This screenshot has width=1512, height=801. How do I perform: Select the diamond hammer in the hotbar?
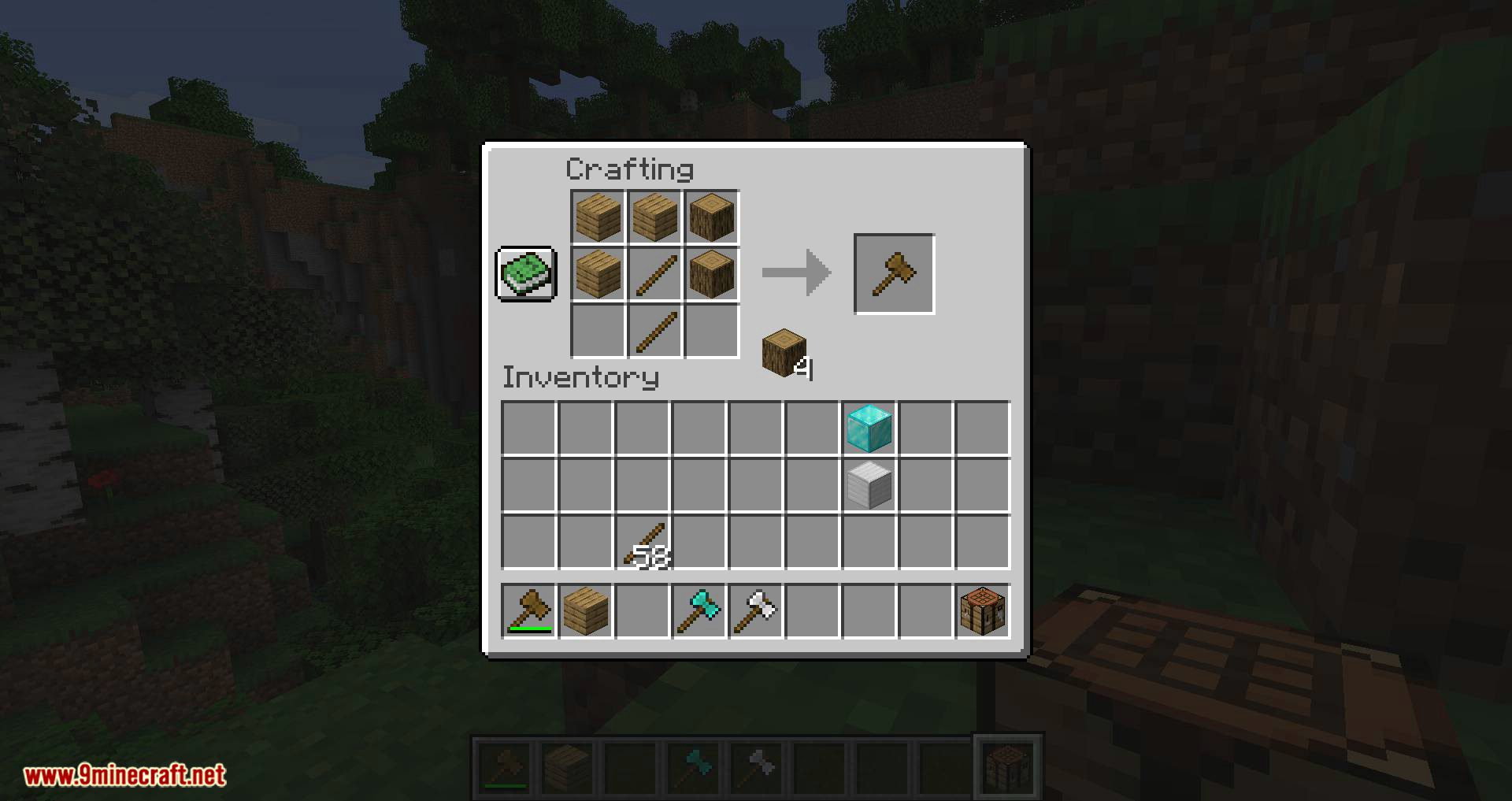click(699, 611)
